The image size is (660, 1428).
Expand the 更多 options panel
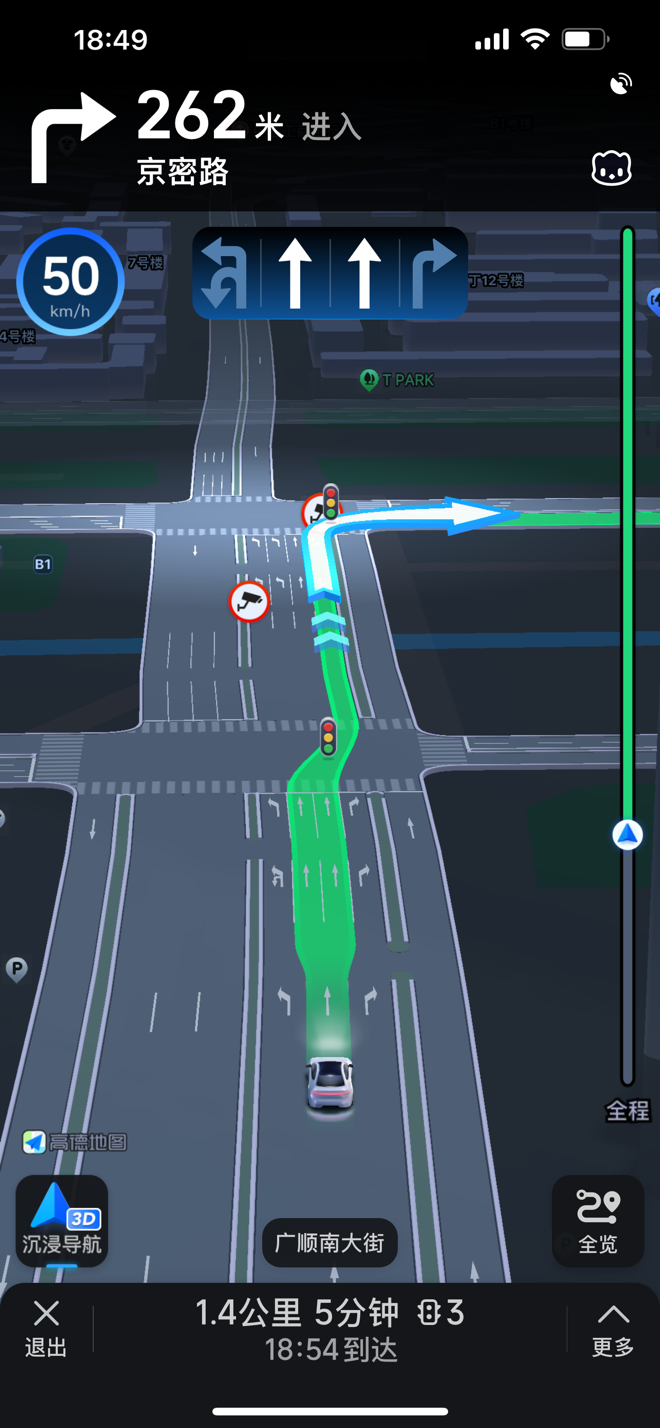click(612, 1328)
